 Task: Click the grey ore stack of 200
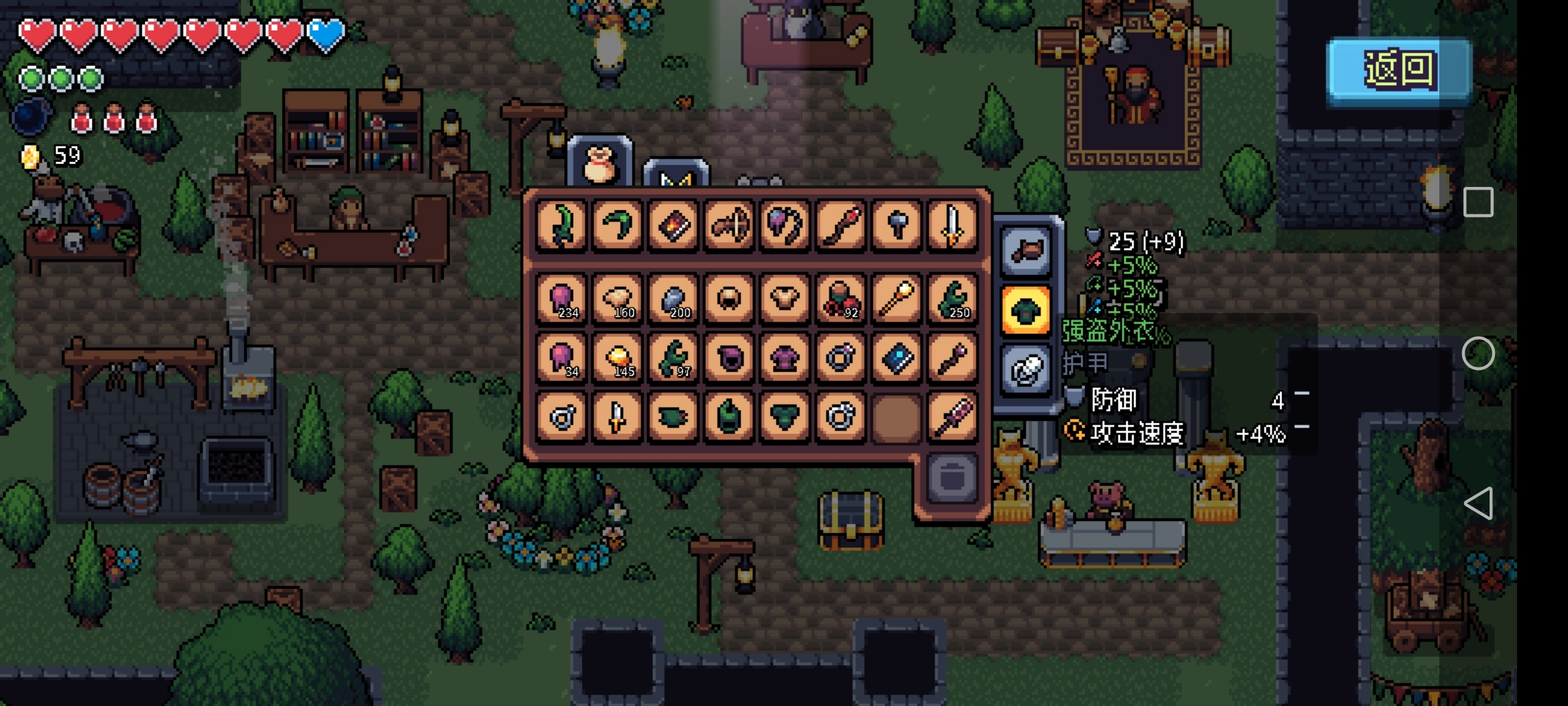[x=673, y=299]
